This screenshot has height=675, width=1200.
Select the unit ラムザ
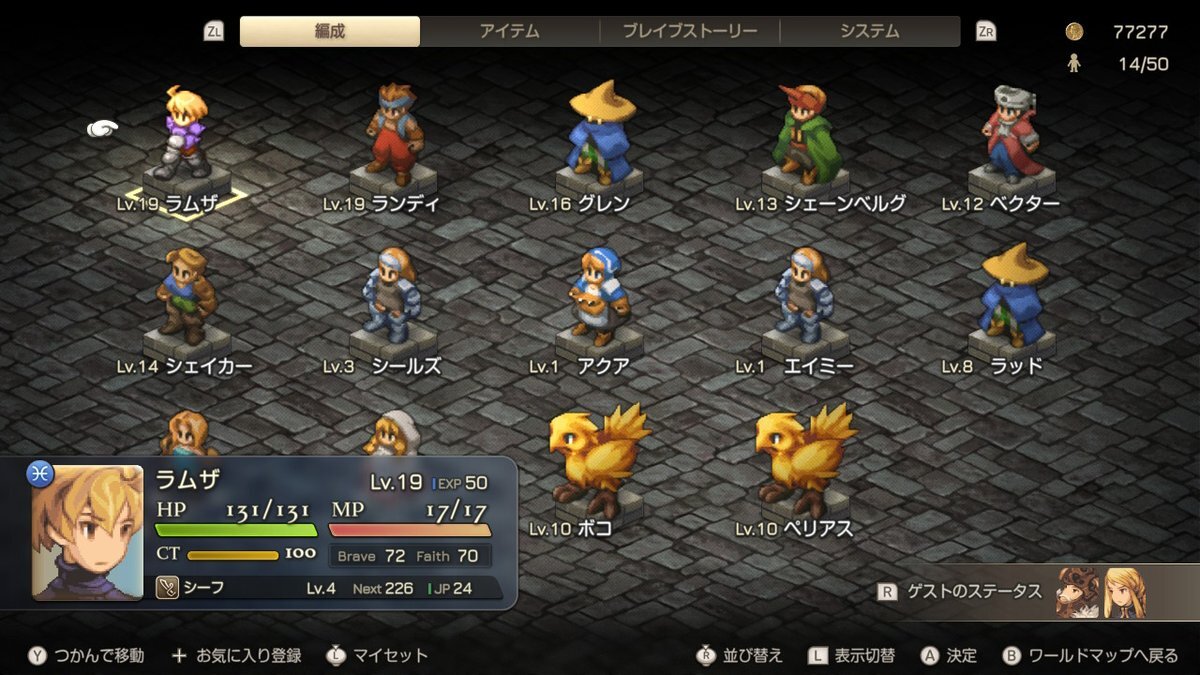pyautogui.click(x=180, y=135)
